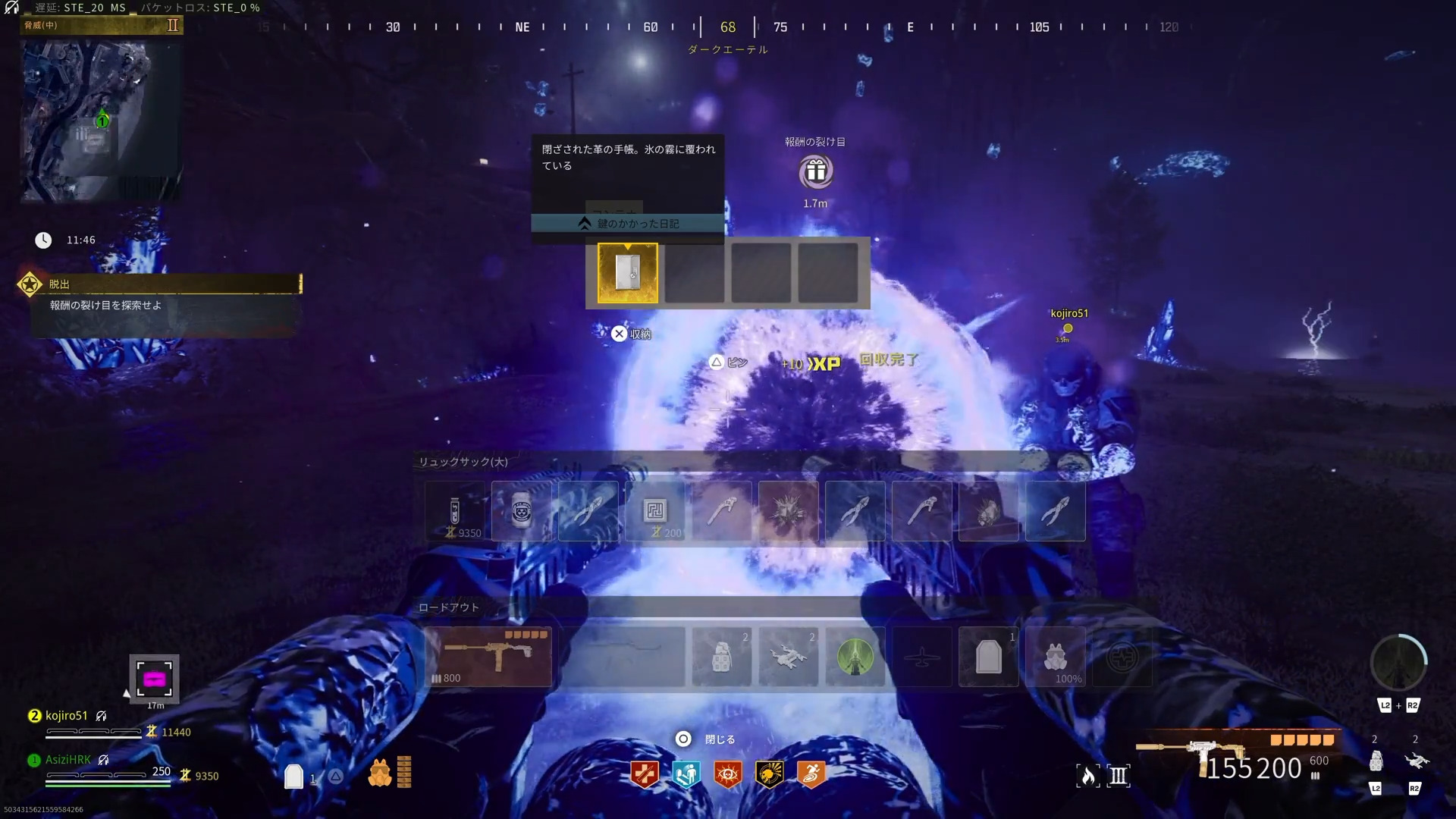Select the locked diary item slot
This screenshot has height=819, width=1456.
point(628,273)
